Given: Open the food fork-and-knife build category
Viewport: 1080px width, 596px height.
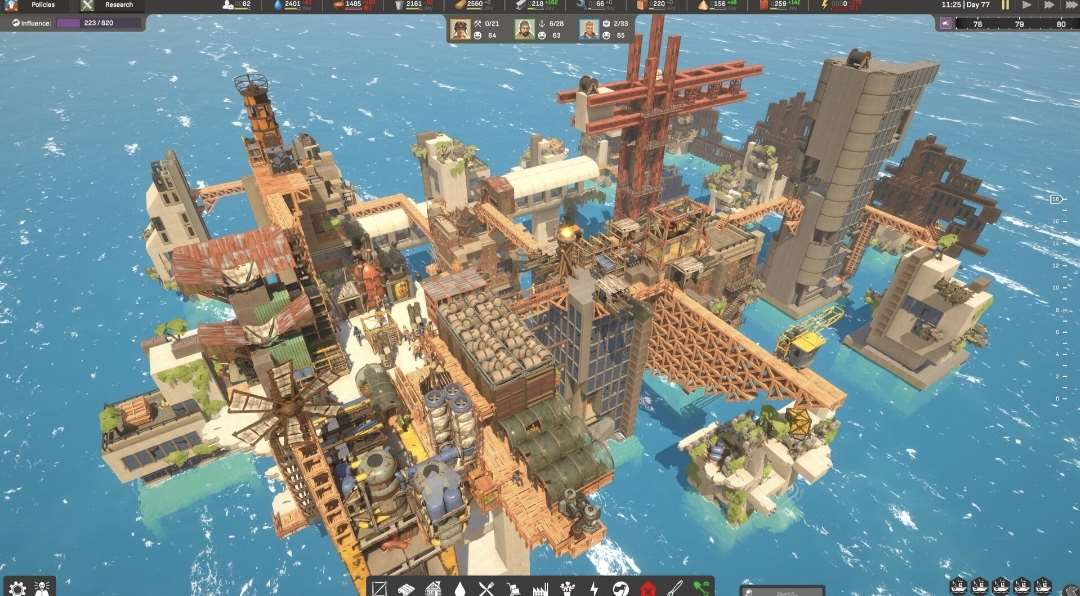Looking at the screenshot, I should point(487,589).
